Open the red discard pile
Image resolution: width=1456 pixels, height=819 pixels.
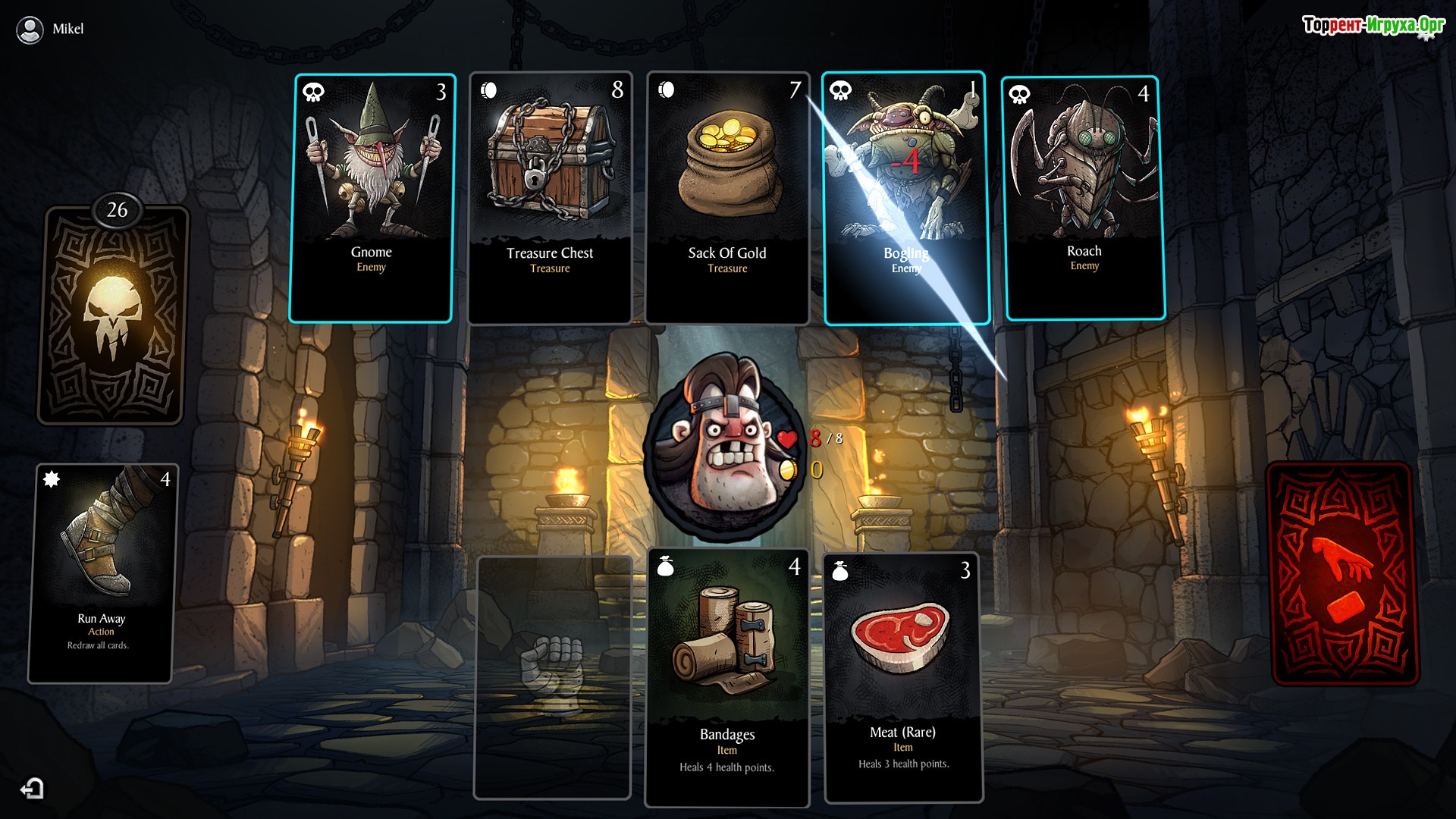(1342, 574)
